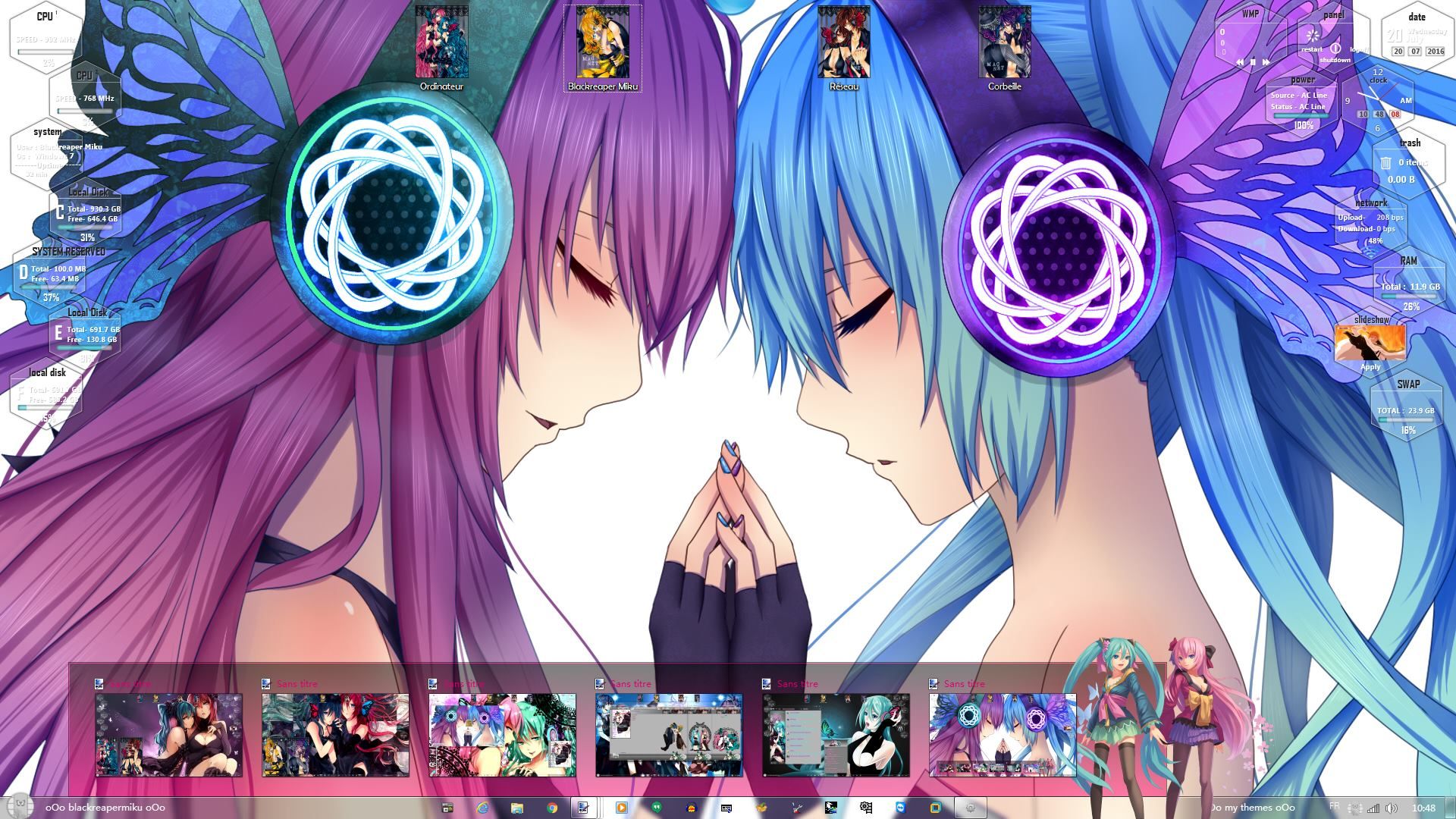Click shutdown in the panel widget
The height and width of the screenshot is (819, 1456).
point(1335,61)
